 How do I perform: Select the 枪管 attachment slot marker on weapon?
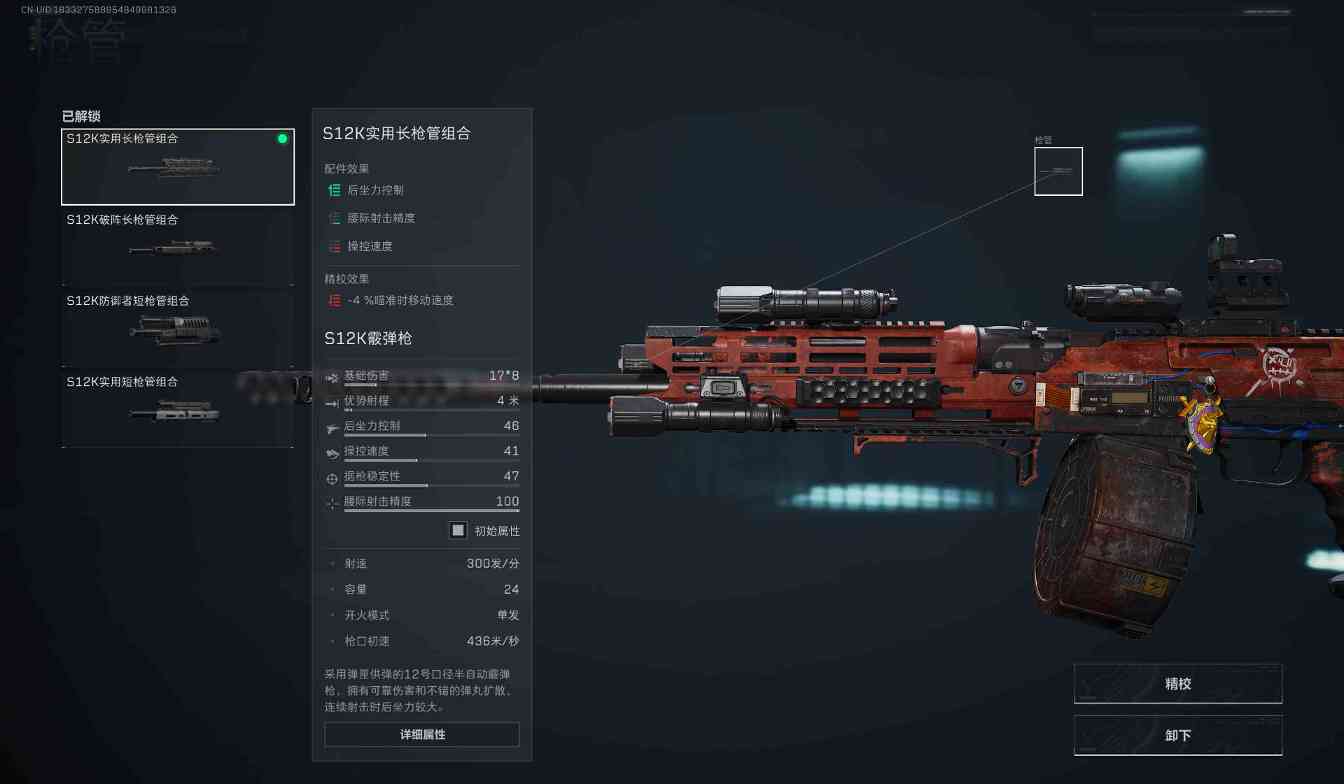coord(1058,171)
